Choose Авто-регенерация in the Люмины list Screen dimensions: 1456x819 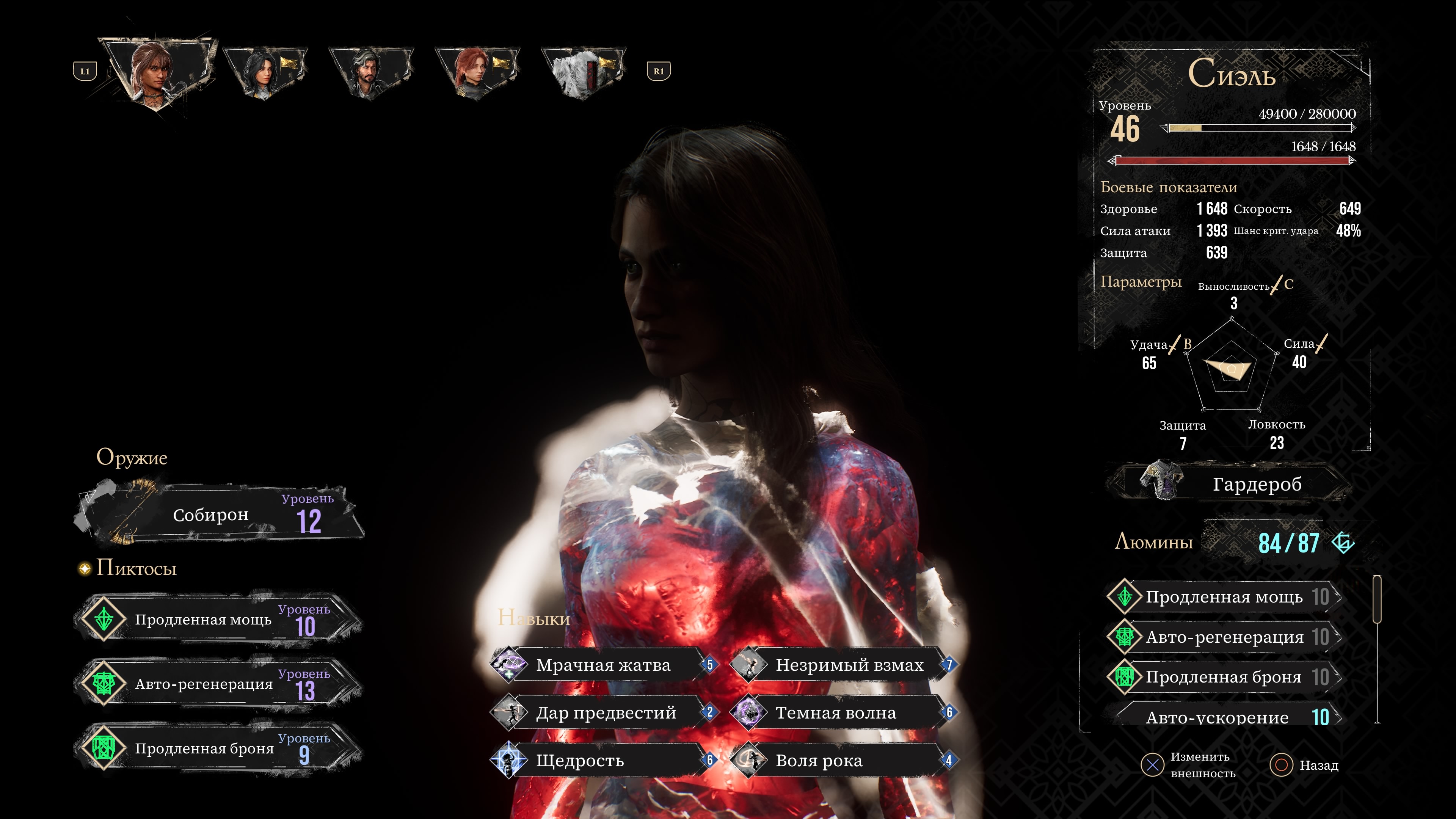pyautogui.click(x=1224, y=637)
